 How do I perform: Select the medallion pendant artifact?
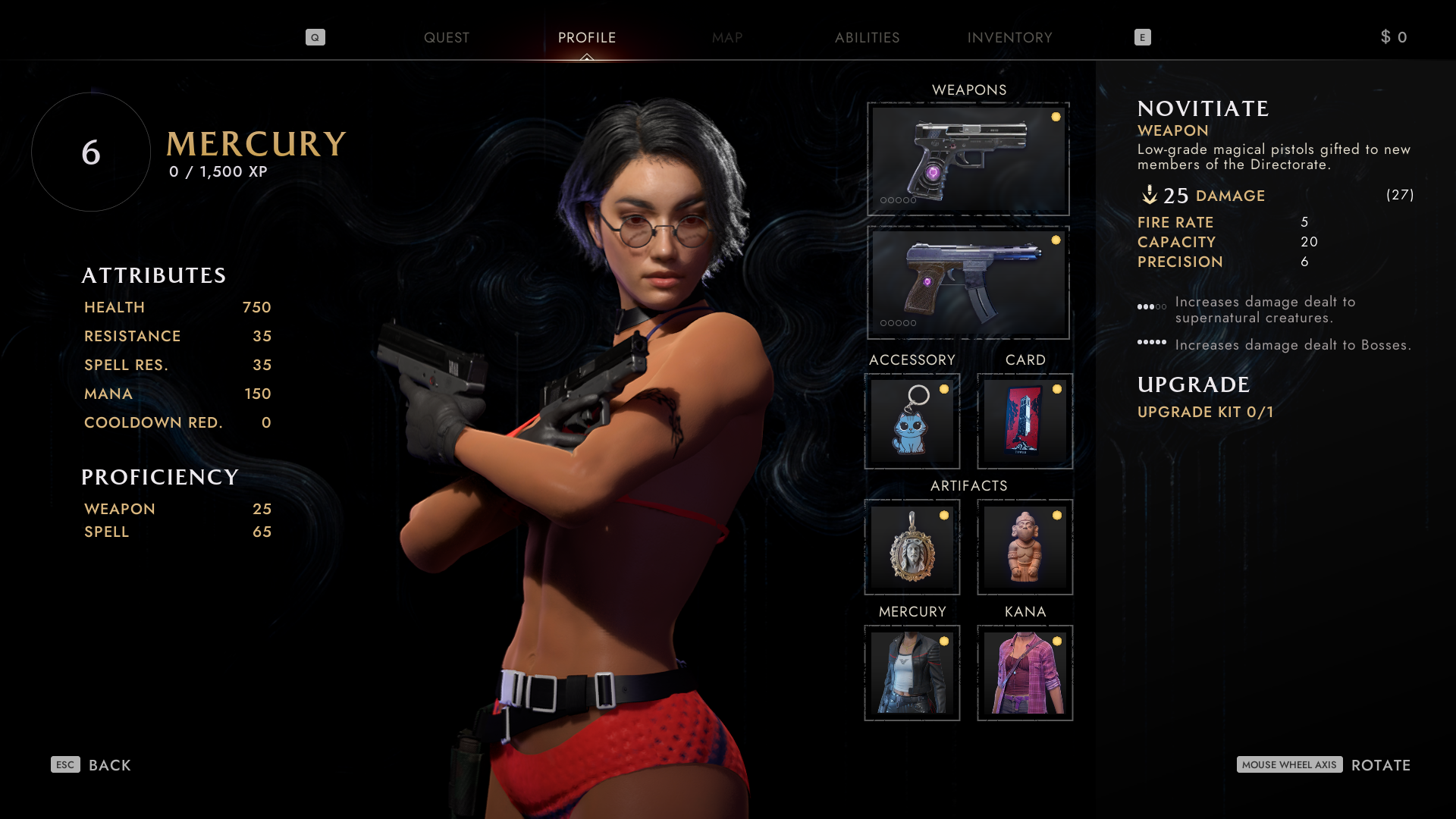pos(912,547)
